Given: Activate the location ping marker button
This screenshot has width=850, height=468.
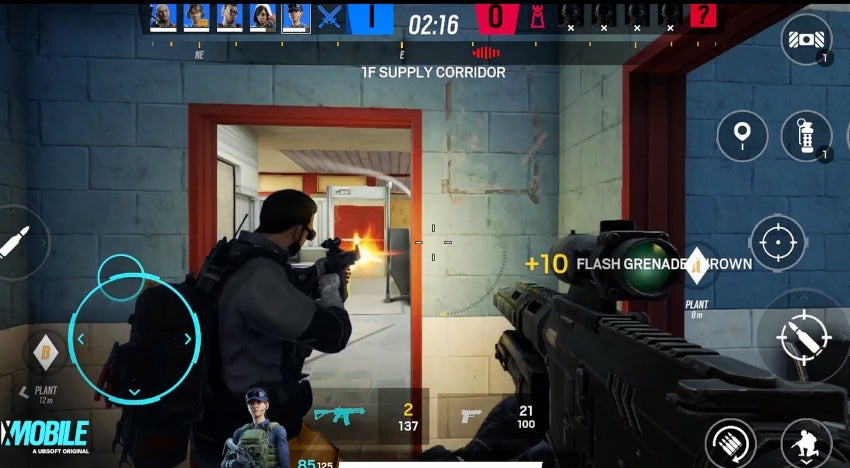Looking at the screenshot, I should pyautogui.click(x=742, y=135).
